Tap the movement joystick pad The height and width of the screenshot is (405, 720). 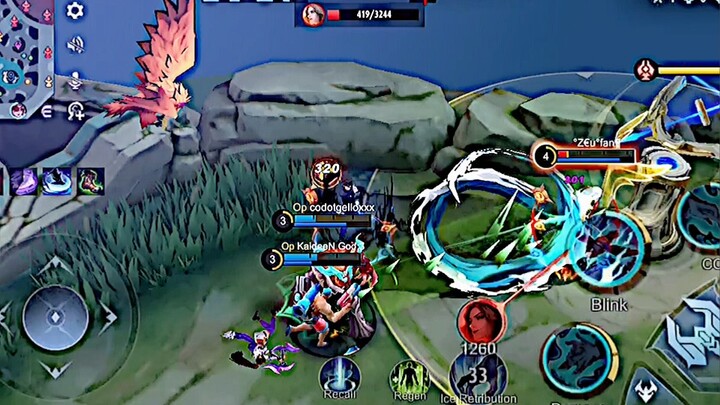pos(55,318)
